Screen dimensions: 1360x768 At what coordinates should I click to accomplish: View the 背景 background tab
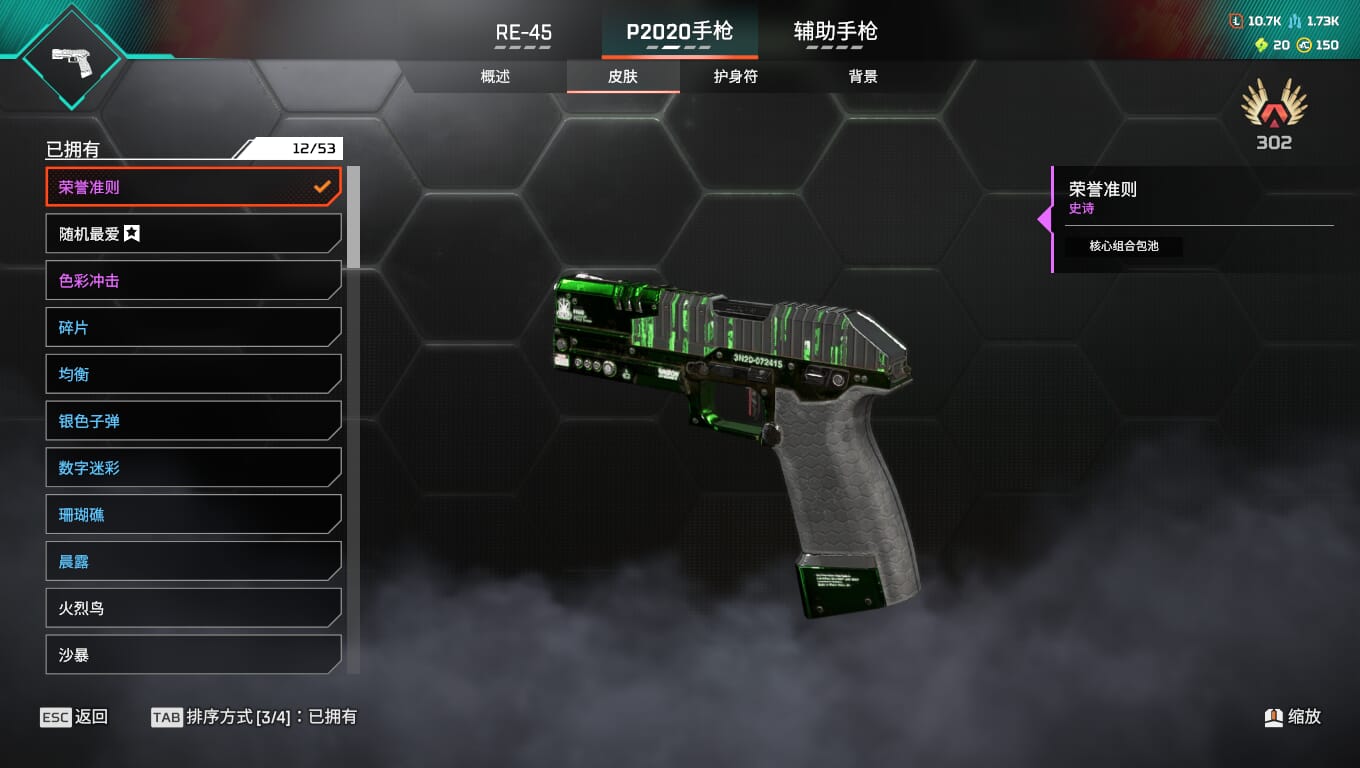click(863, 77)
